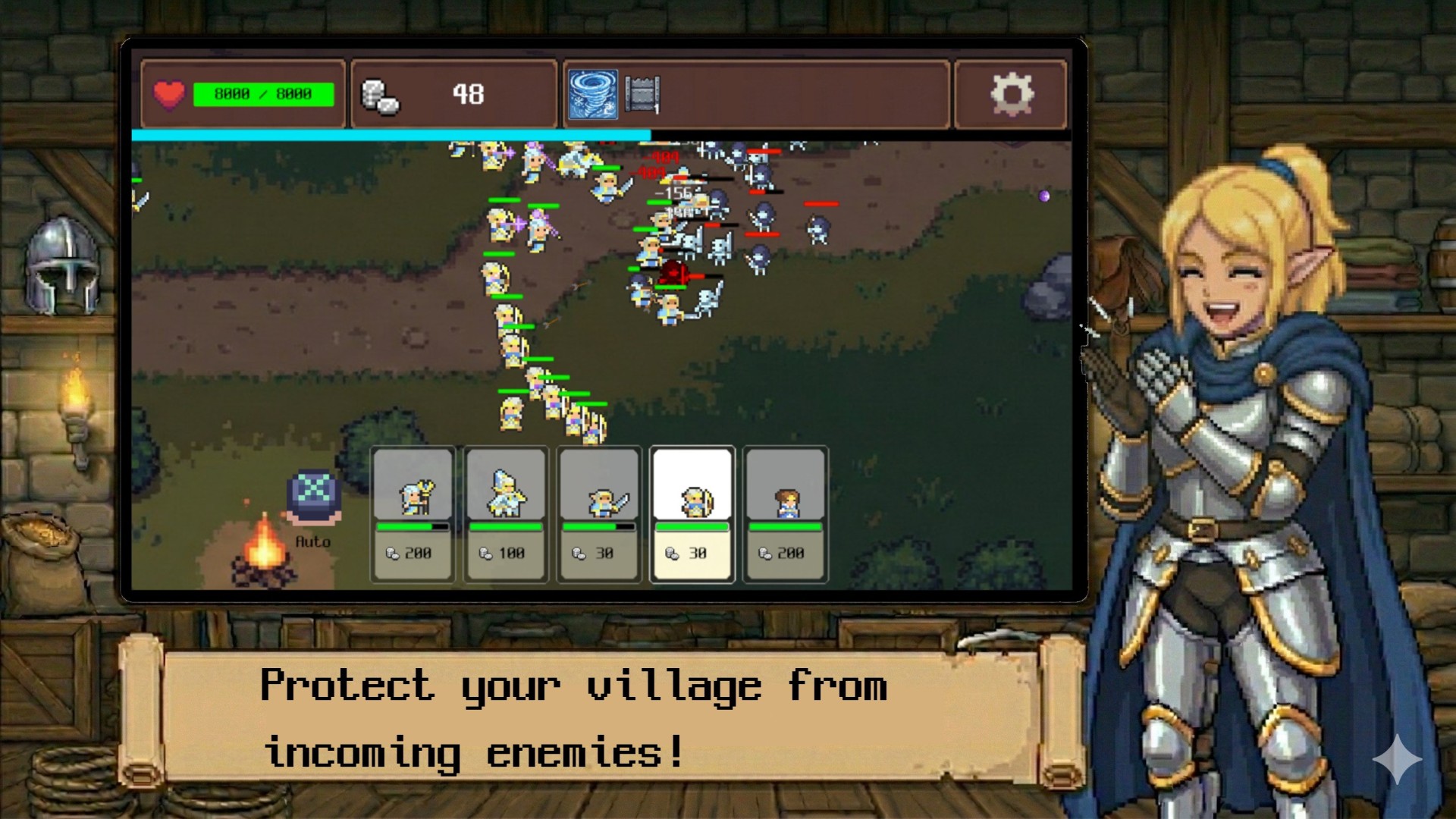
Task: Click the heart health icon
Action: coord(171,93)
